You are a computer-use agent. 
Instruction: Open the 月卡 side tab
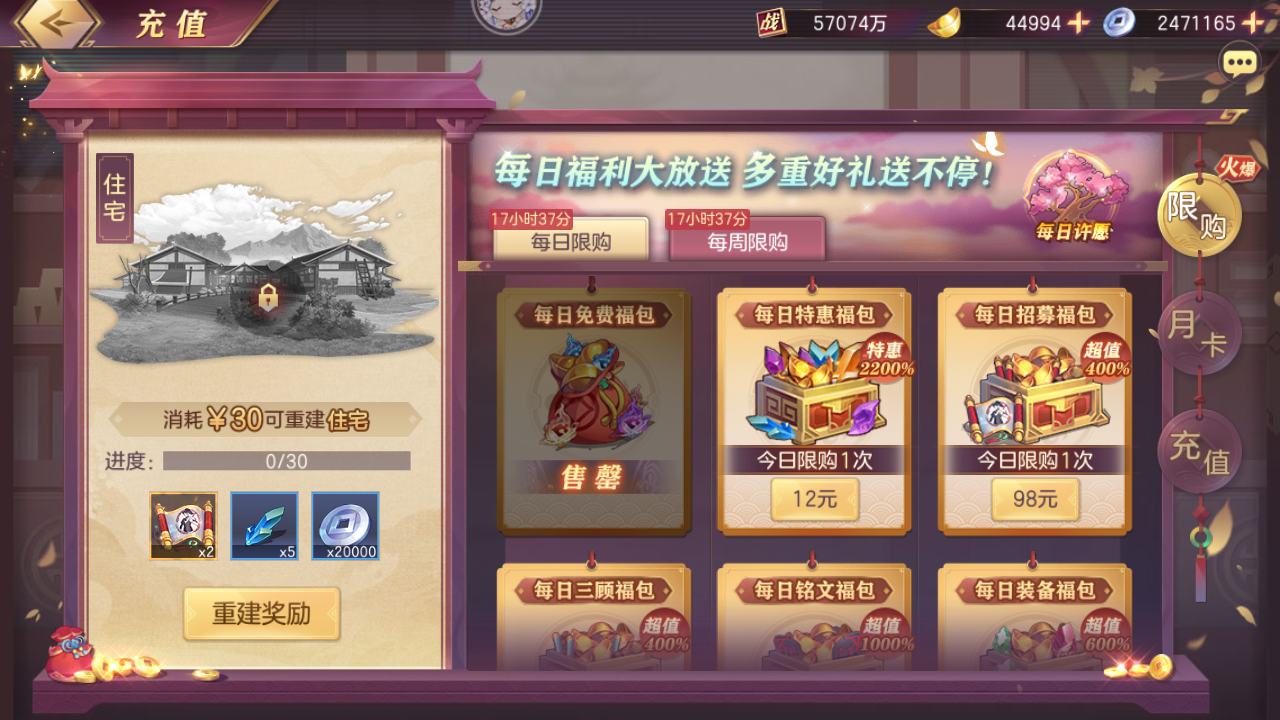coord(1200,332)
